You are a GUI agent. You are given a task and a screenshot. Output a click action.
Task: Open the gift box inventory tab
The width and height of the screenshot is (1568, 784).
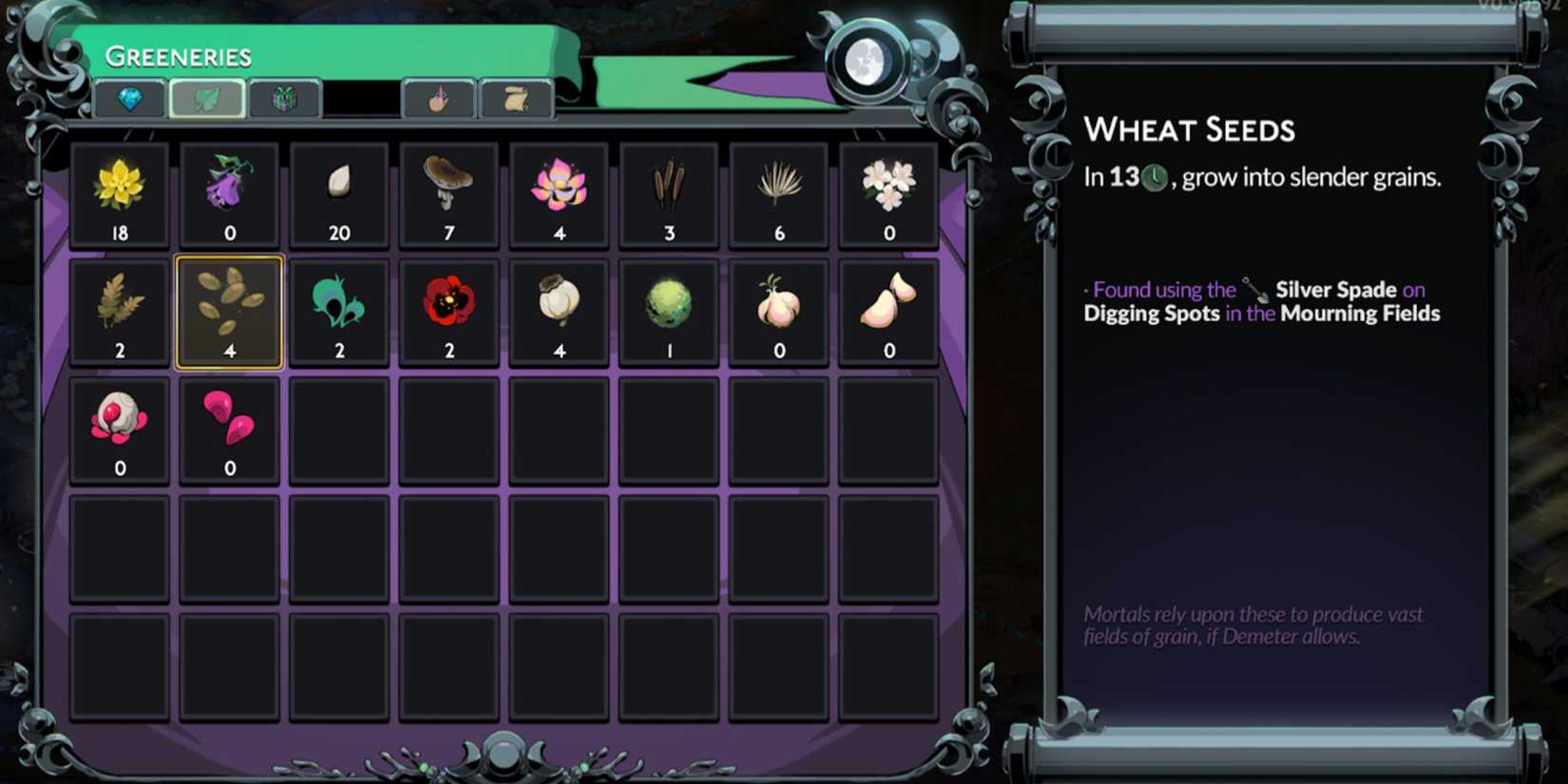point(284,98)
